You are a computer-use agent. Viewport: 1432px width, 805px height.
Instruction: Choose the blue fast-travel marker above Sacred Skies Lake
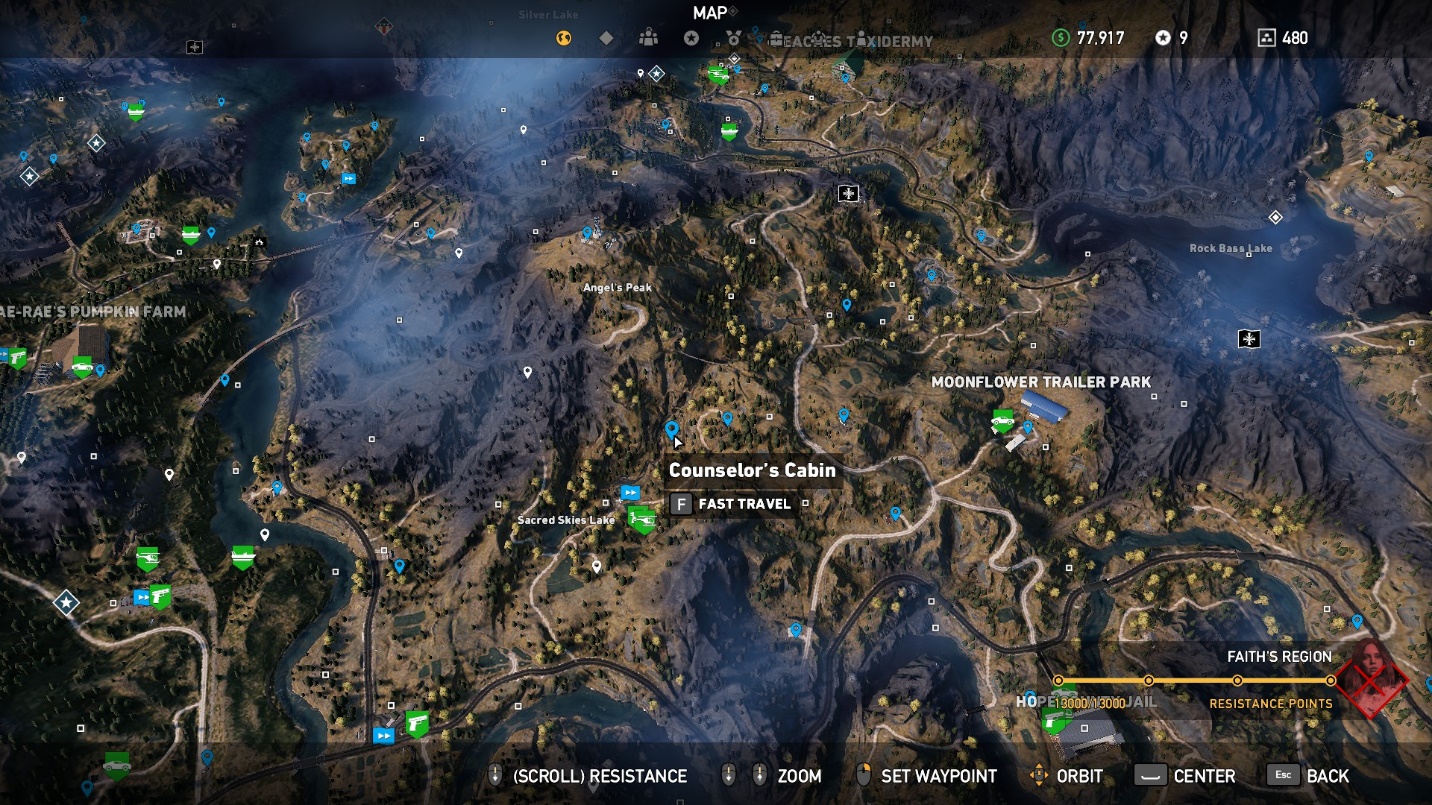[x=630, y=492]
